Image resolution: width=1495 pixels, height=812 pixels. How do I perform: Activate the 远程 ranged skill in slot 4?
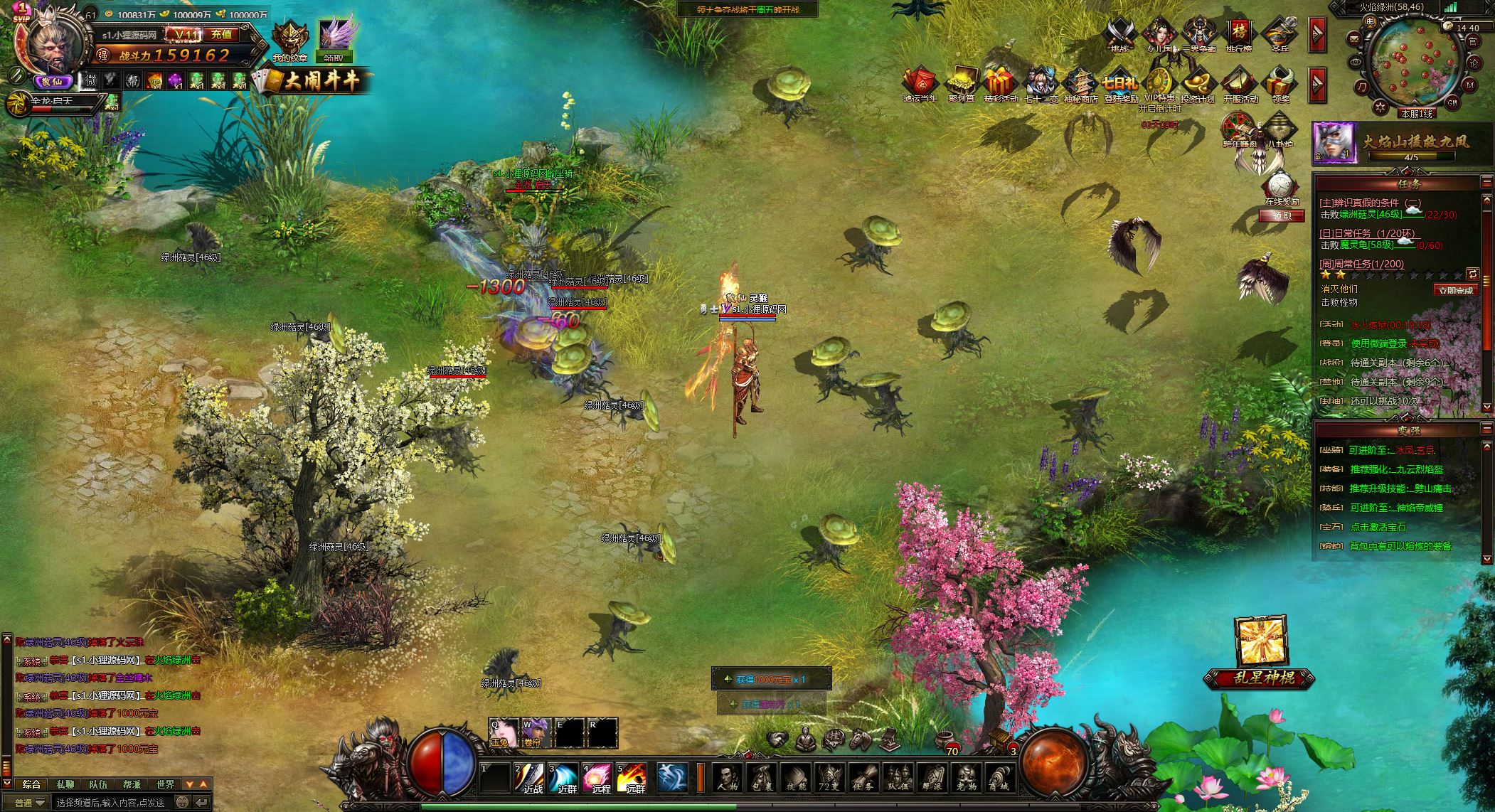(597, 778)
